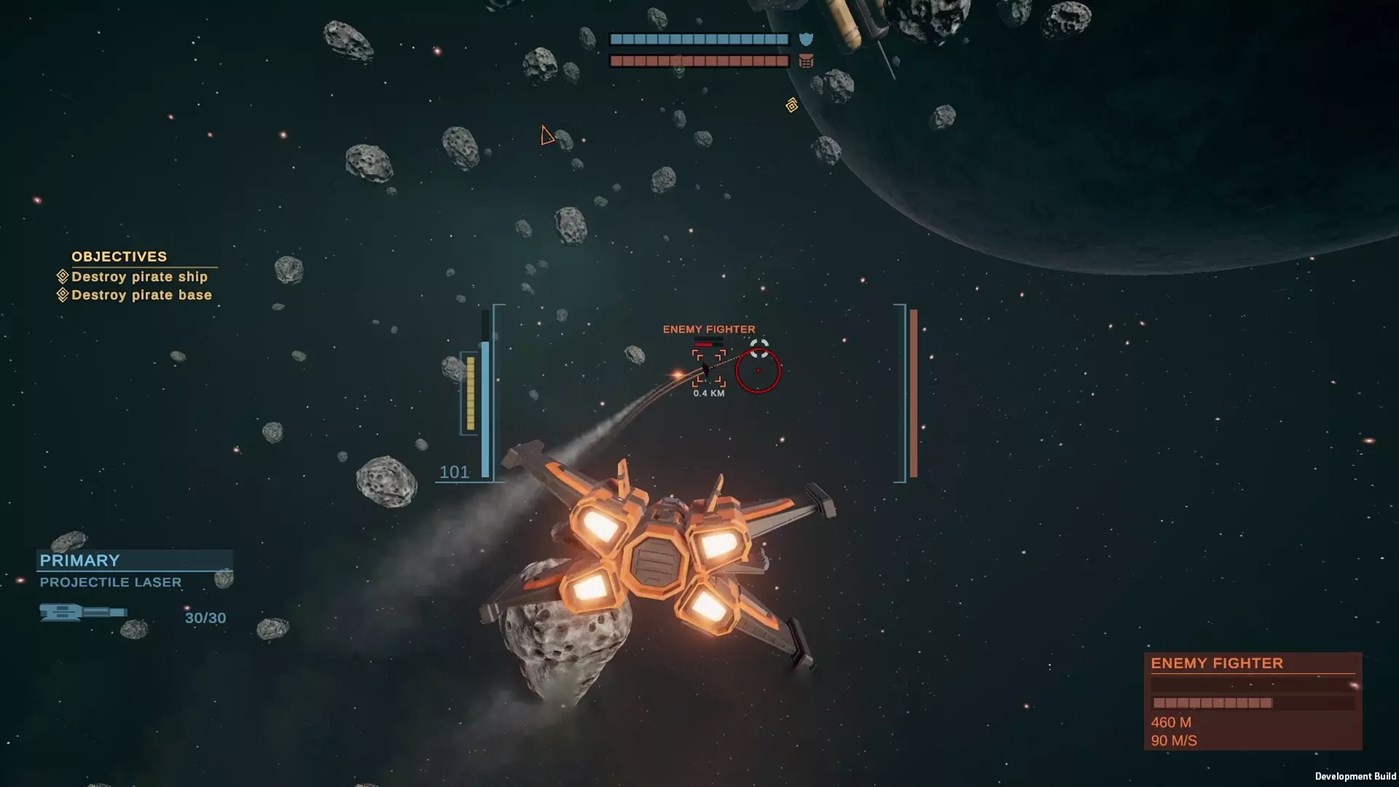The height and width of the screenshot is (787, 1399).
Task: Toggle the enemy shield segment on the blue bar
Action: pyautogui.click(x=650, y=39)
